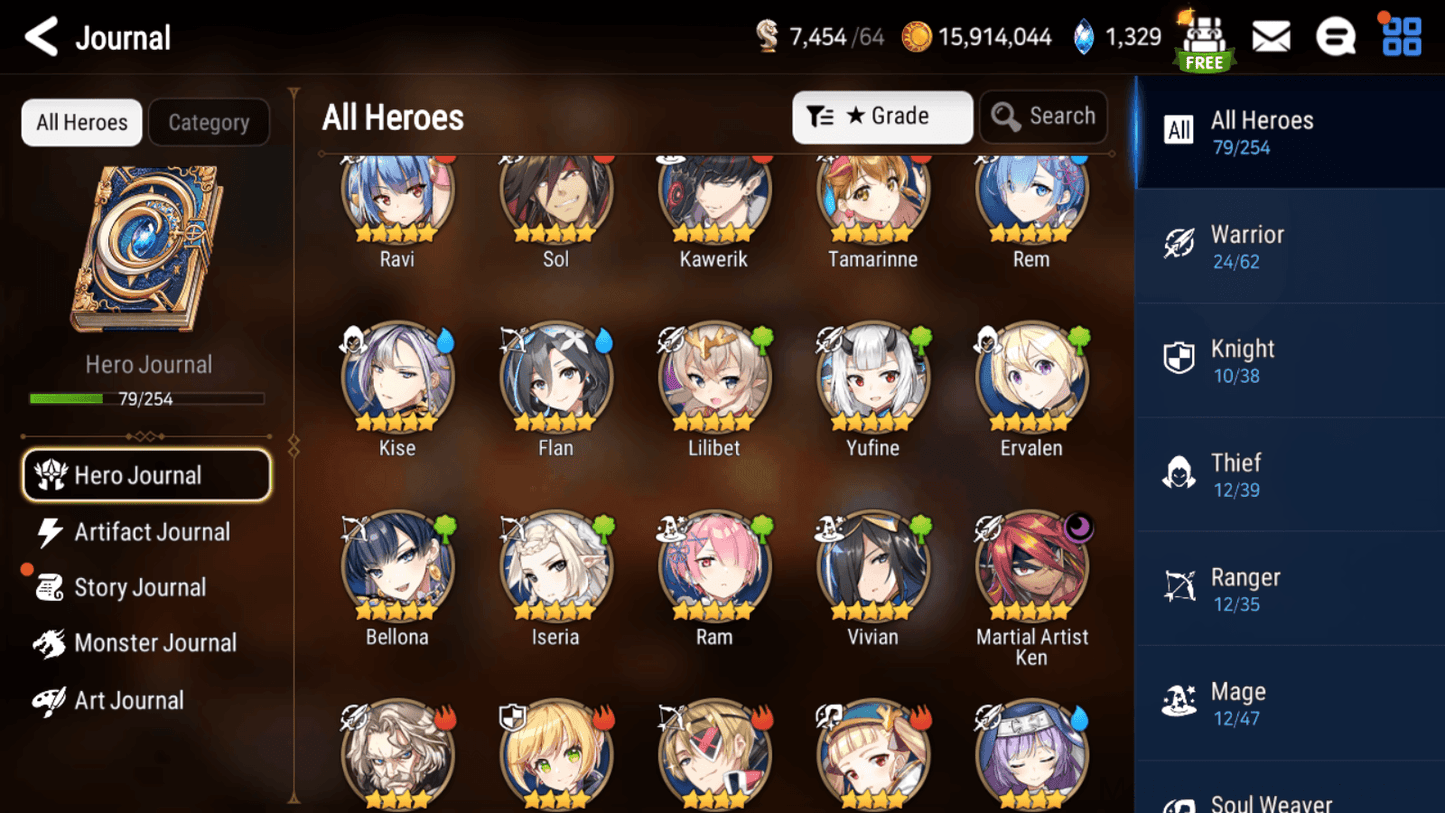Open the hero Search field
1445x813 pixels.
point(1043,116)
